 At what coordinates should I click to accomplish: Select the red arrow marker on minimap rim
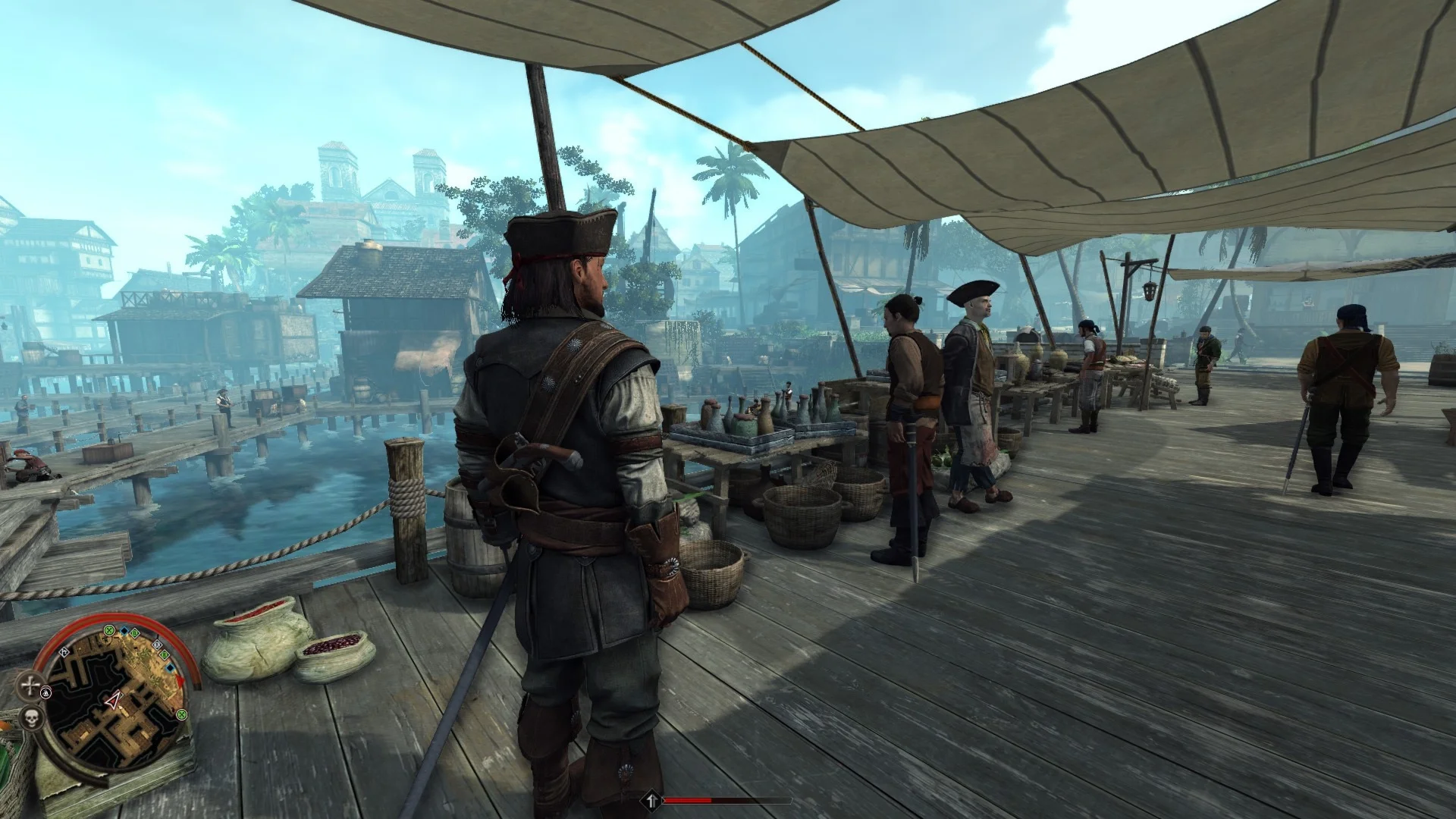(x=180, y=680)
